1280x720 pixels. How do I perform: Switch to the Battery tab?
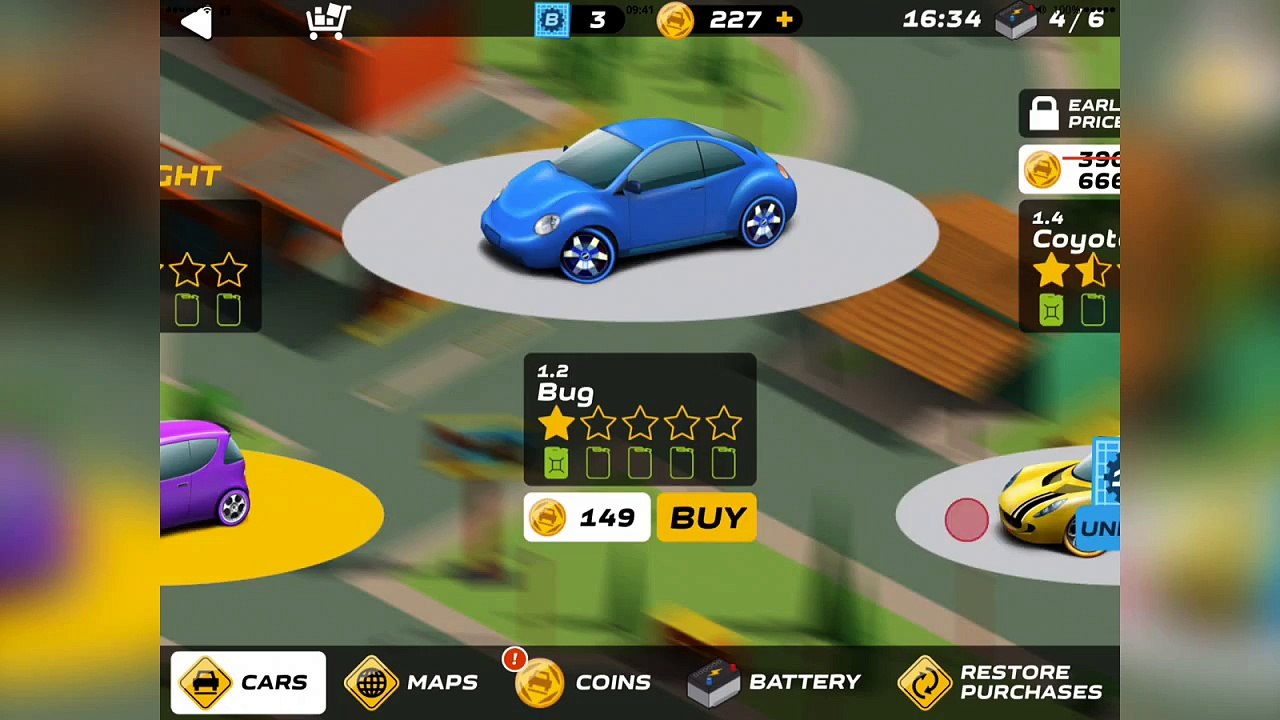point(775,683)
